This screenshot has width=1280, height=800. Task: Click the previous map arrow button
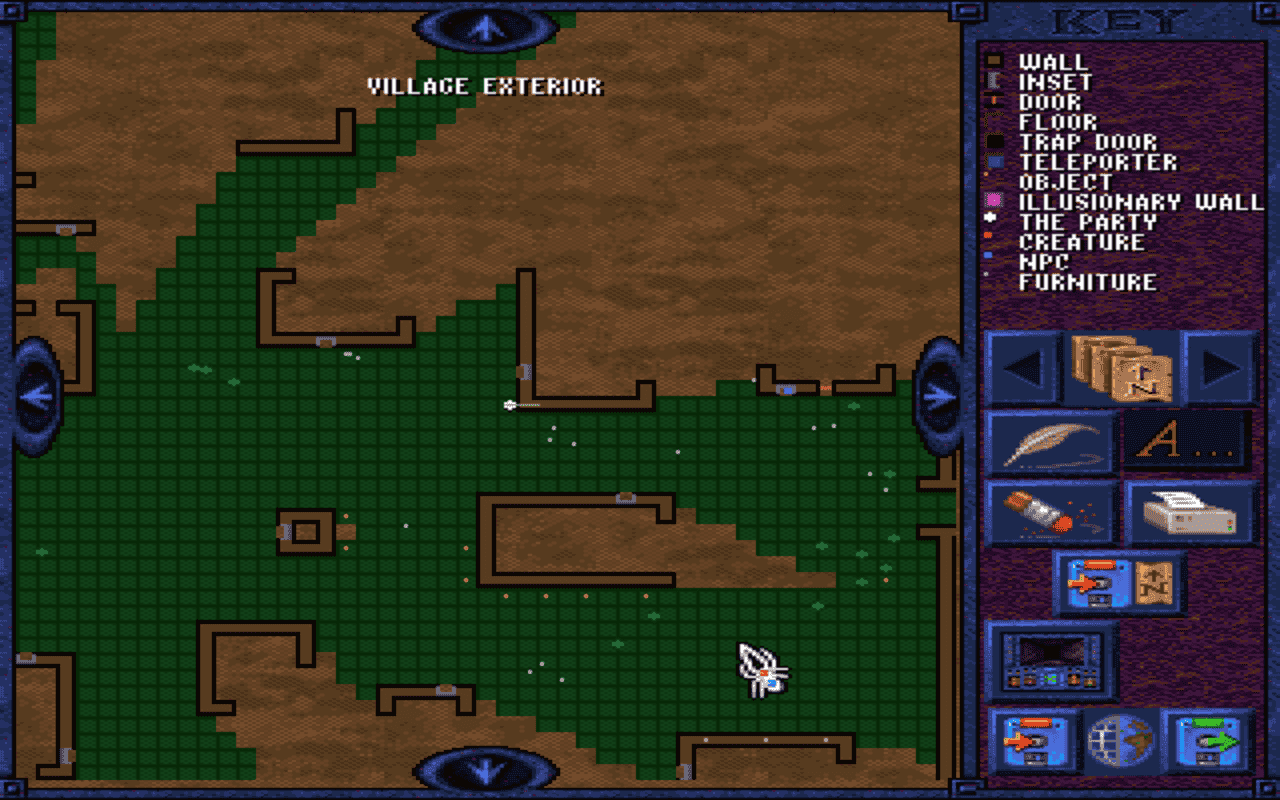point(1021,366)
